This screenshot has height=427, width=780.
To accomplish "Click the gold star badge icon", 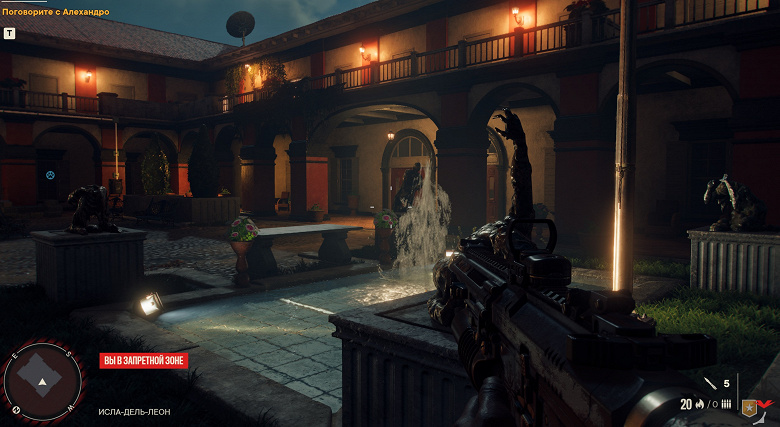I will pos(747,406).
